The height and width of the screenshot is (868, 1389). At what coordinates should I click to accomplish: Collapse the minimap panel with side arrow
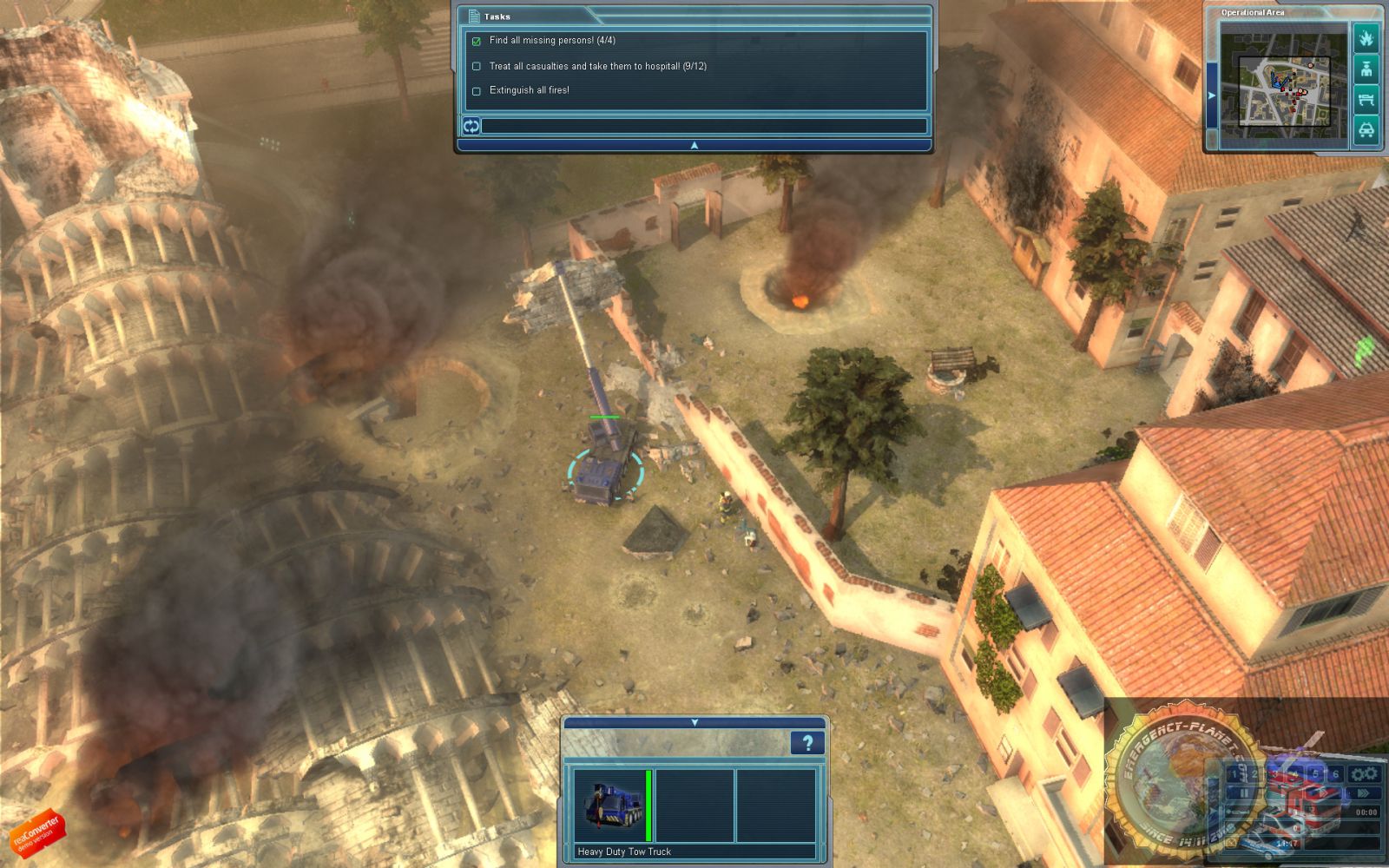1212,95
